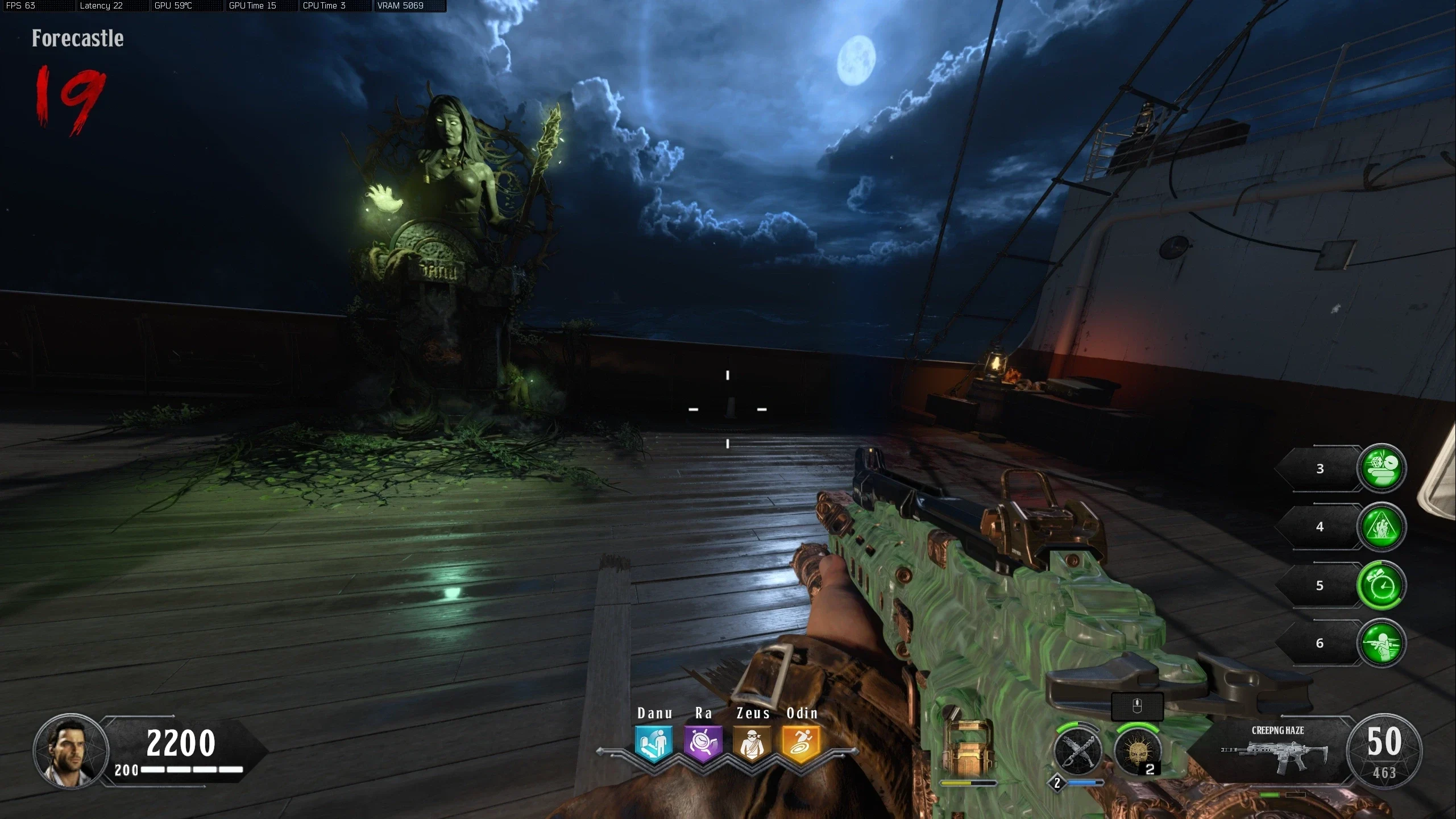Activate the alarm clock elixir in slot 5
This screenshot has width=1456, height=819.
tap(1381, 585)
